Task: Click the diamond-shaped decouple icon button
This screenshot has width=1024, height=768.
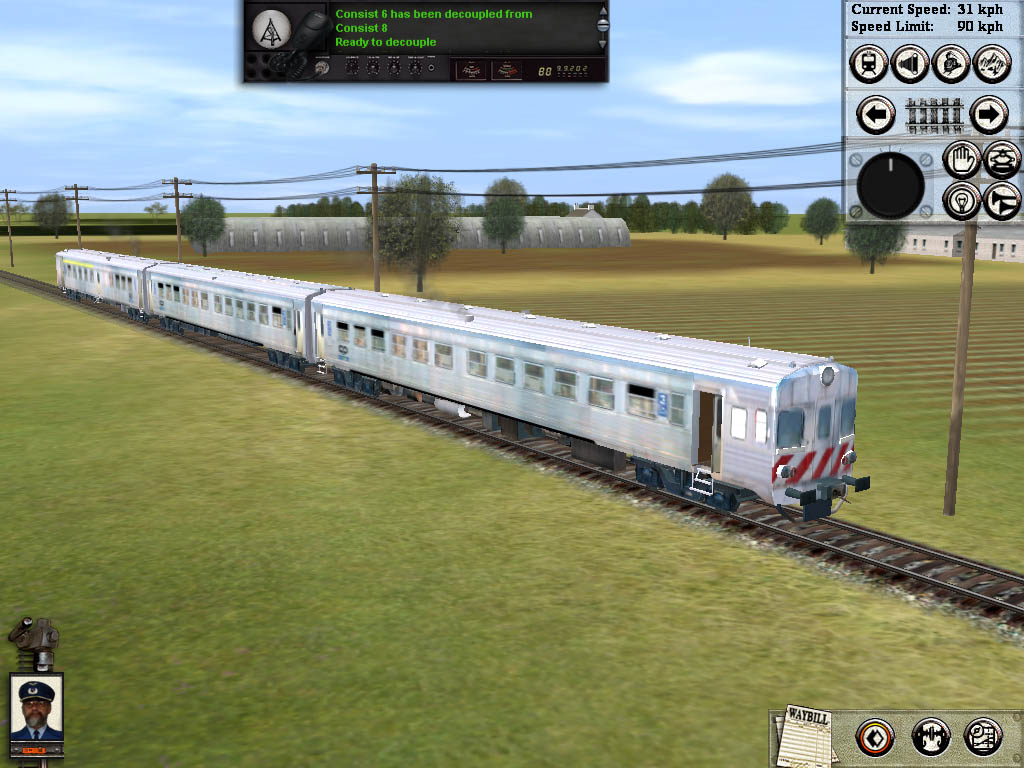Action: coord(875,738)
